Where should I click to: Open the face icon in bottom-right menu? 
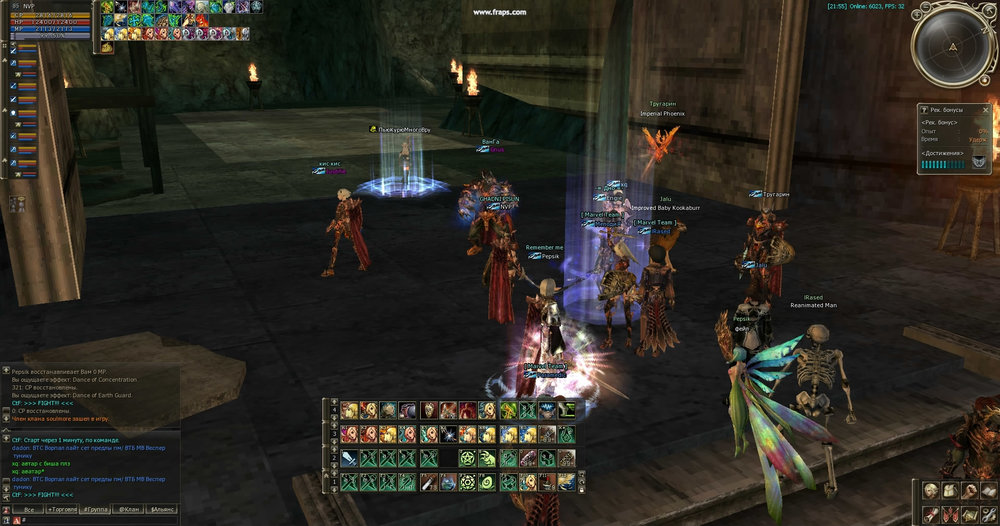click(x=931, y=491)
